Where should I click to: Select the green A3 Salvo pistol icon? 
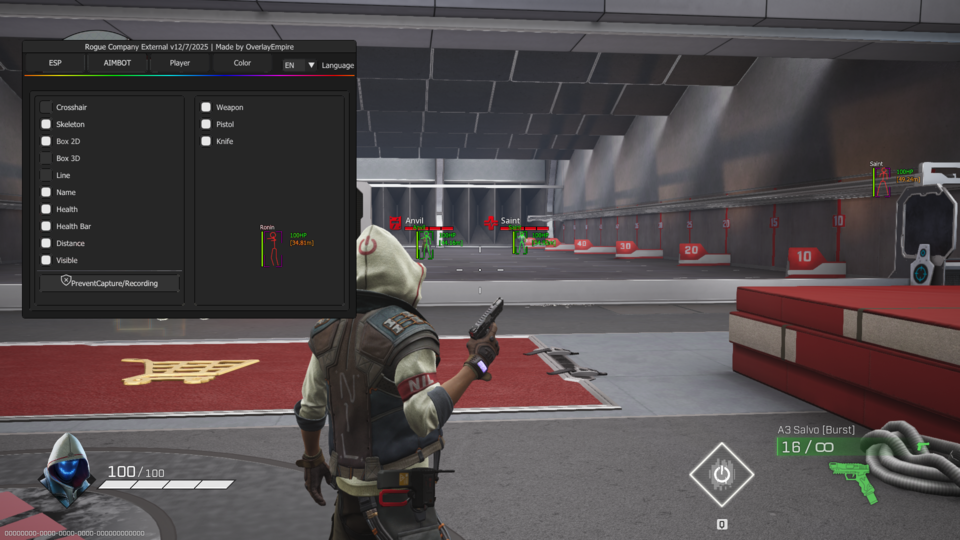[855, 481]
